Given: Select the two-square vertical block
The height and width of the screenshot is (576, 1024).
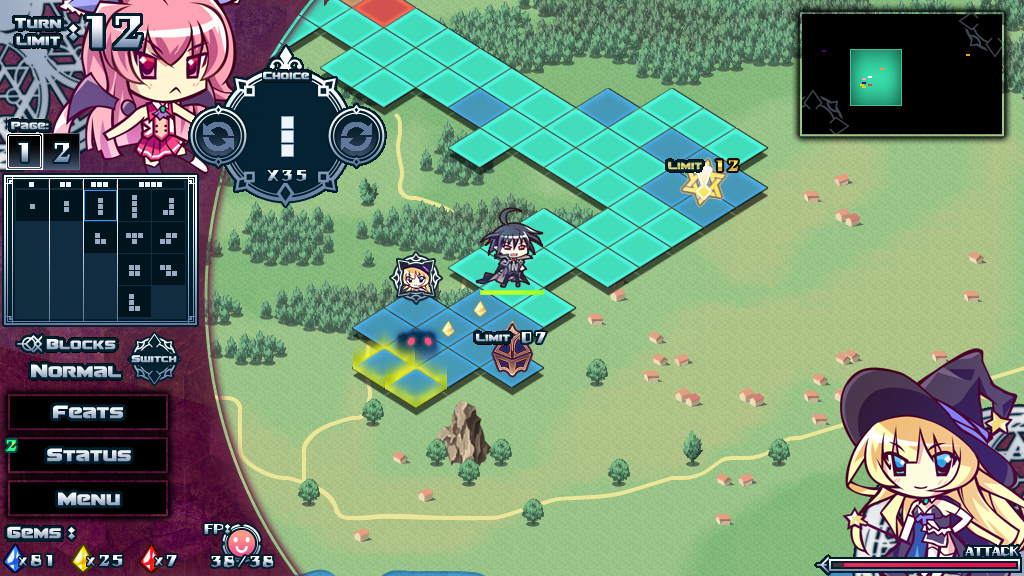Looking at the screenshot, I should point(66,206).
